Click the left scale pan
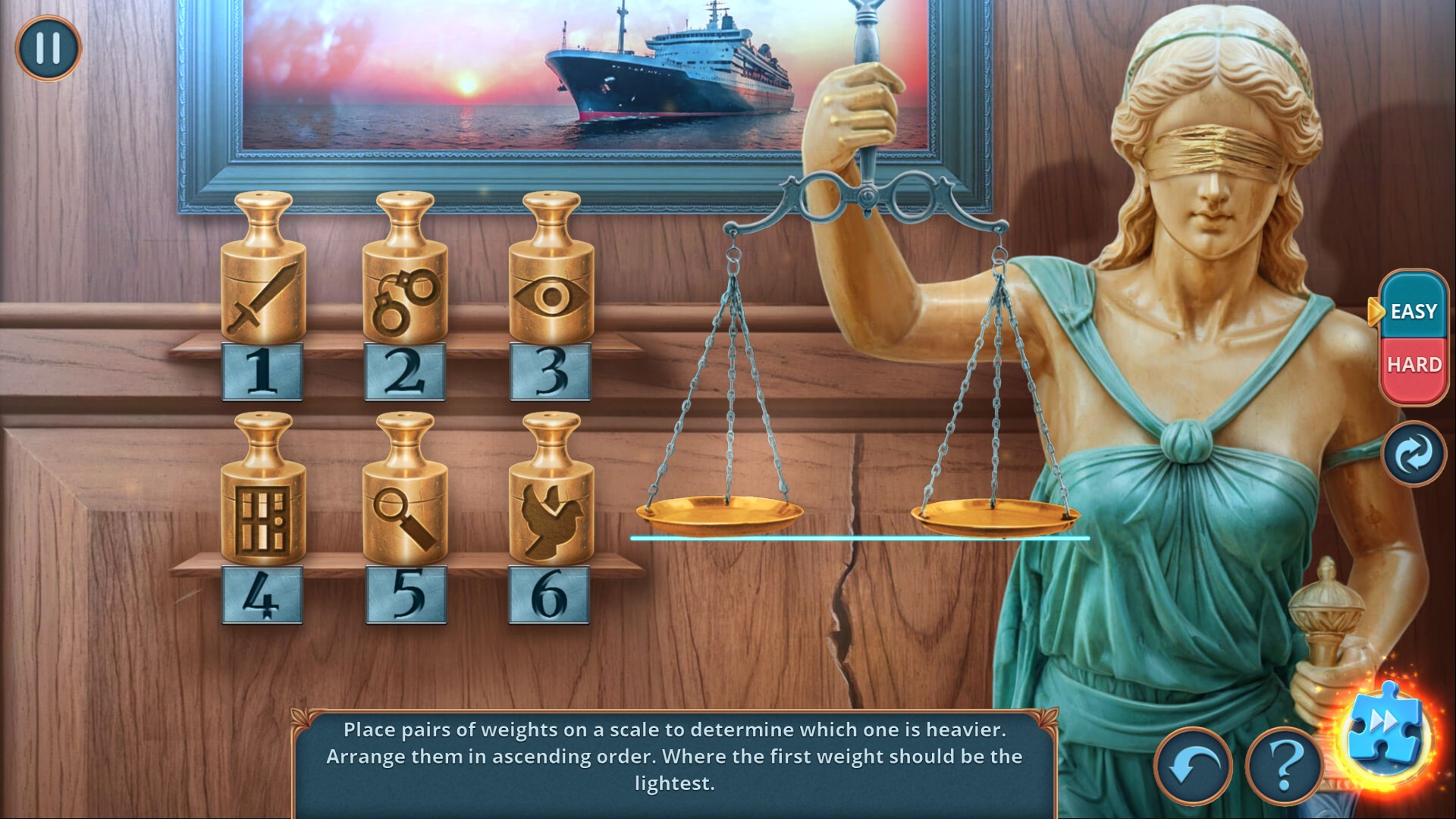Screen dimensions: 1456x819 pyautogui.click(x=719, y=513)
